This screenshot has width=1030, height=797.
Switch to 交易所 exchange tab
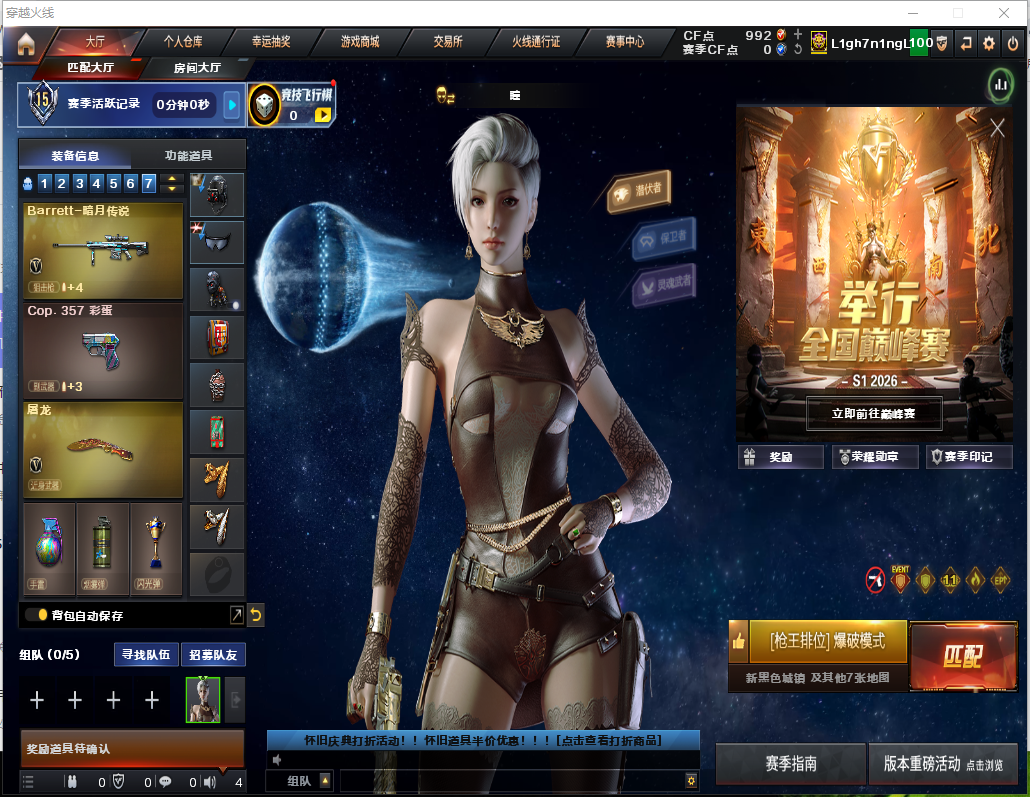(x=448, y=42)
